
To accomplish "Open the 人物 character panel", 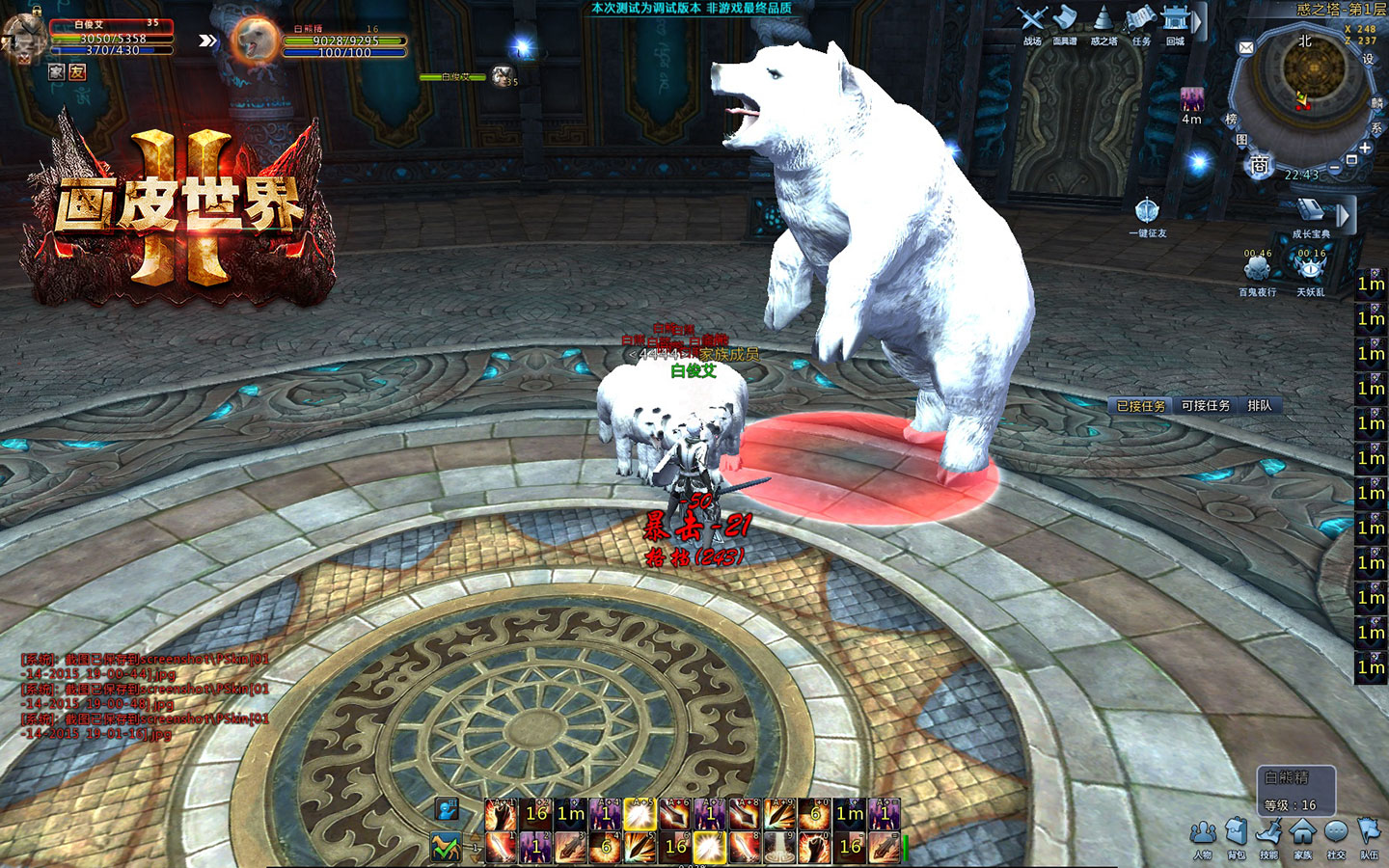I will click(x=1202, y=833).
